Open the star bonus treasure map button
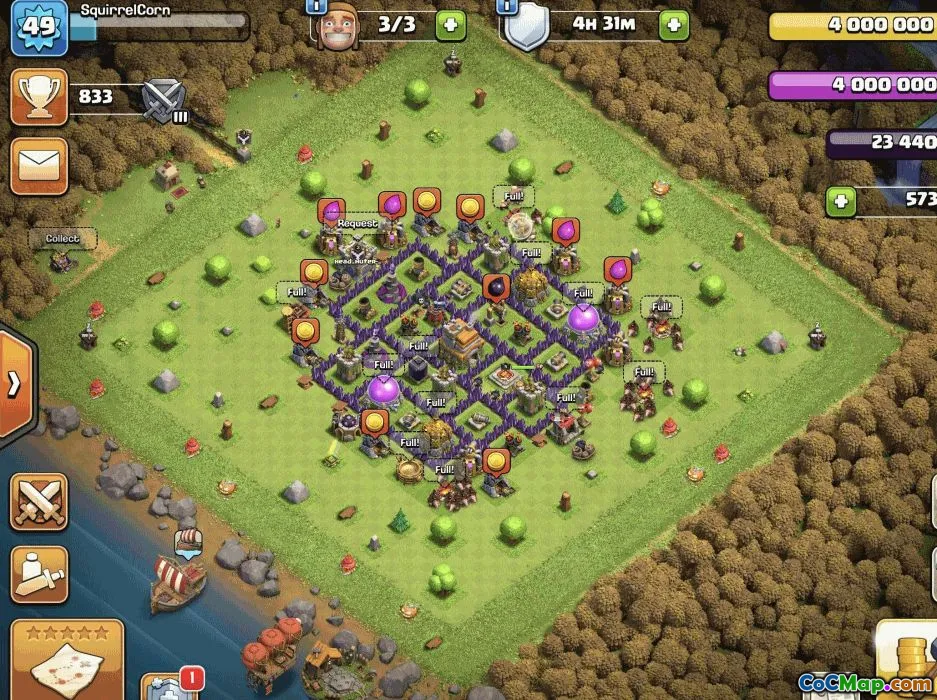This screenshot has height=700, width=937. tap(66, 660)
